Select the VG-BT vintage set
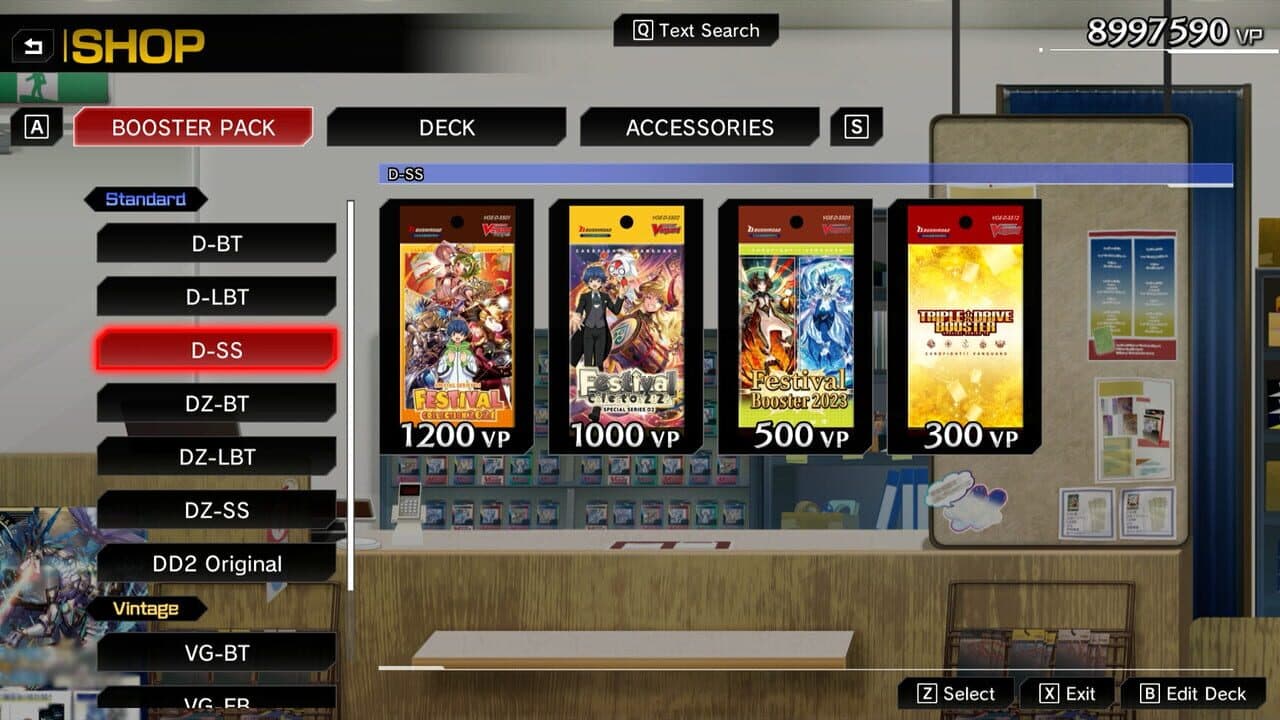 point(215,653)
